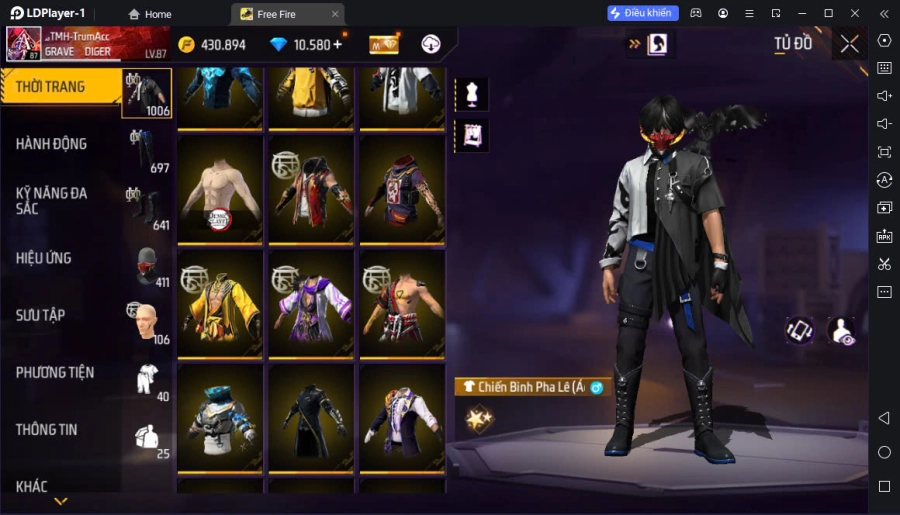
Task: Close the wardrobe with the X button
Action: point(849,44)
